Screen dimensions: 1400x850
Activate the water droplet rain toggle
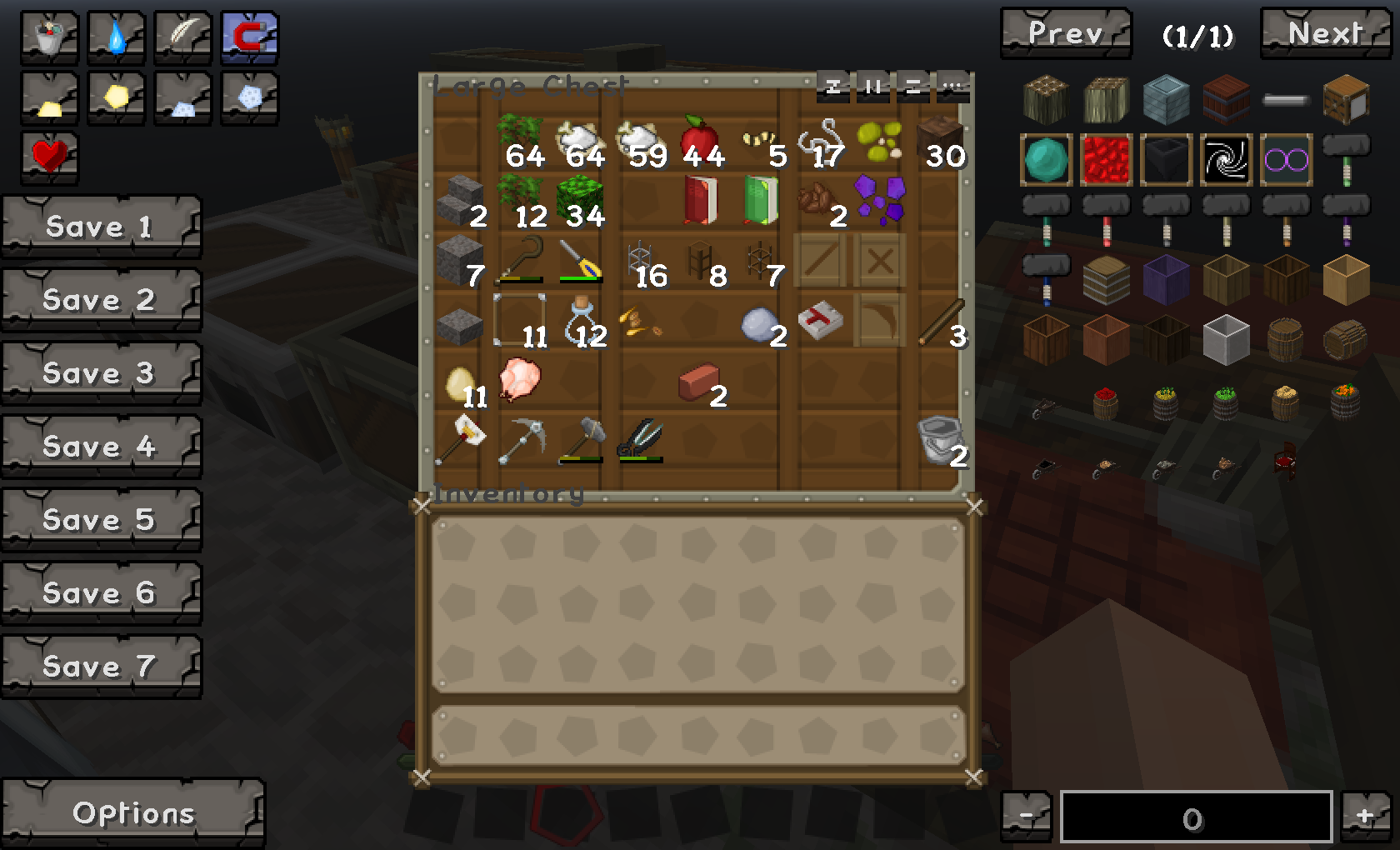[116, 37]
